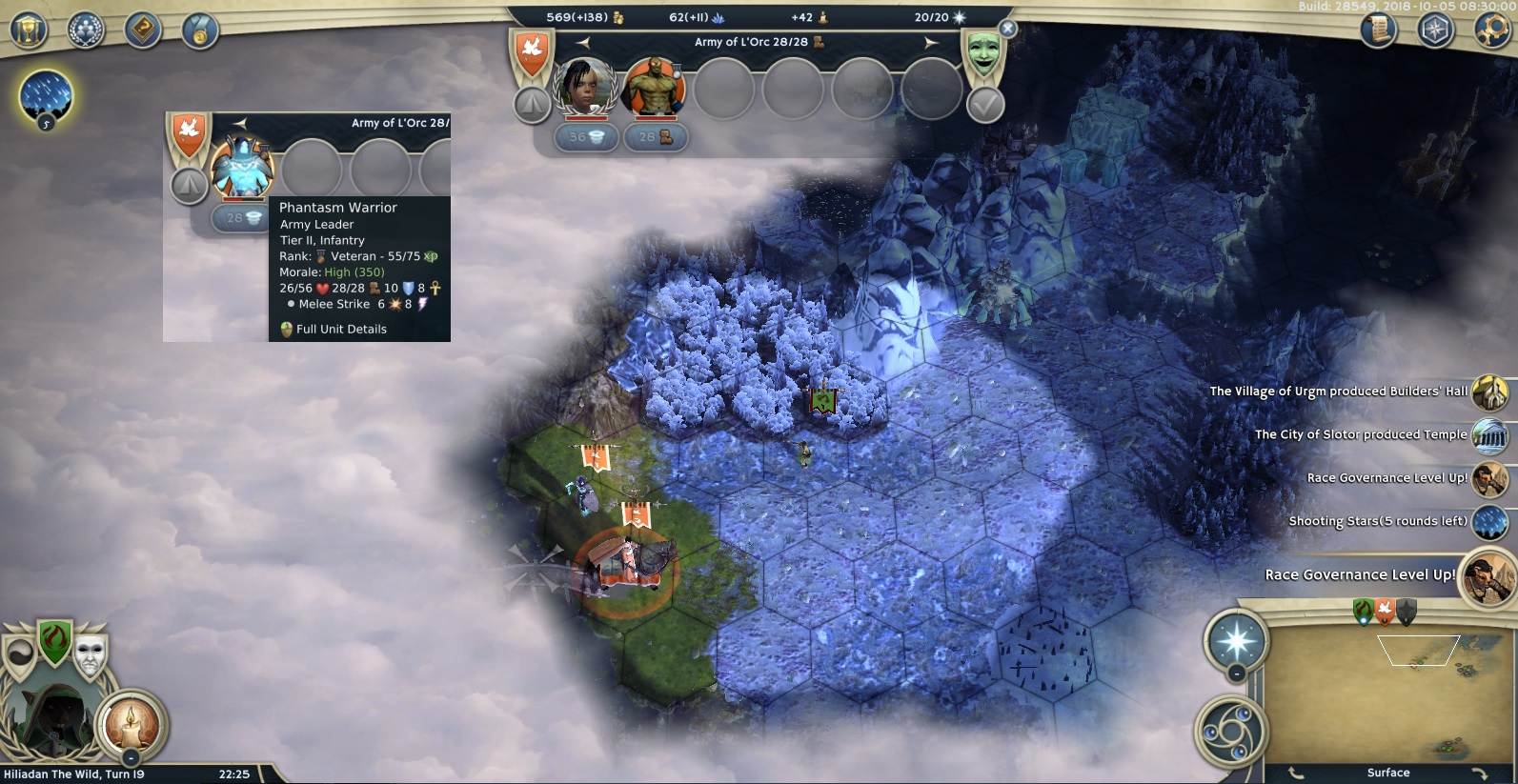This screenshot has height=784, width=1518.
Task: Cycle to the previous army with left arrow
Action: pos(583,42)
